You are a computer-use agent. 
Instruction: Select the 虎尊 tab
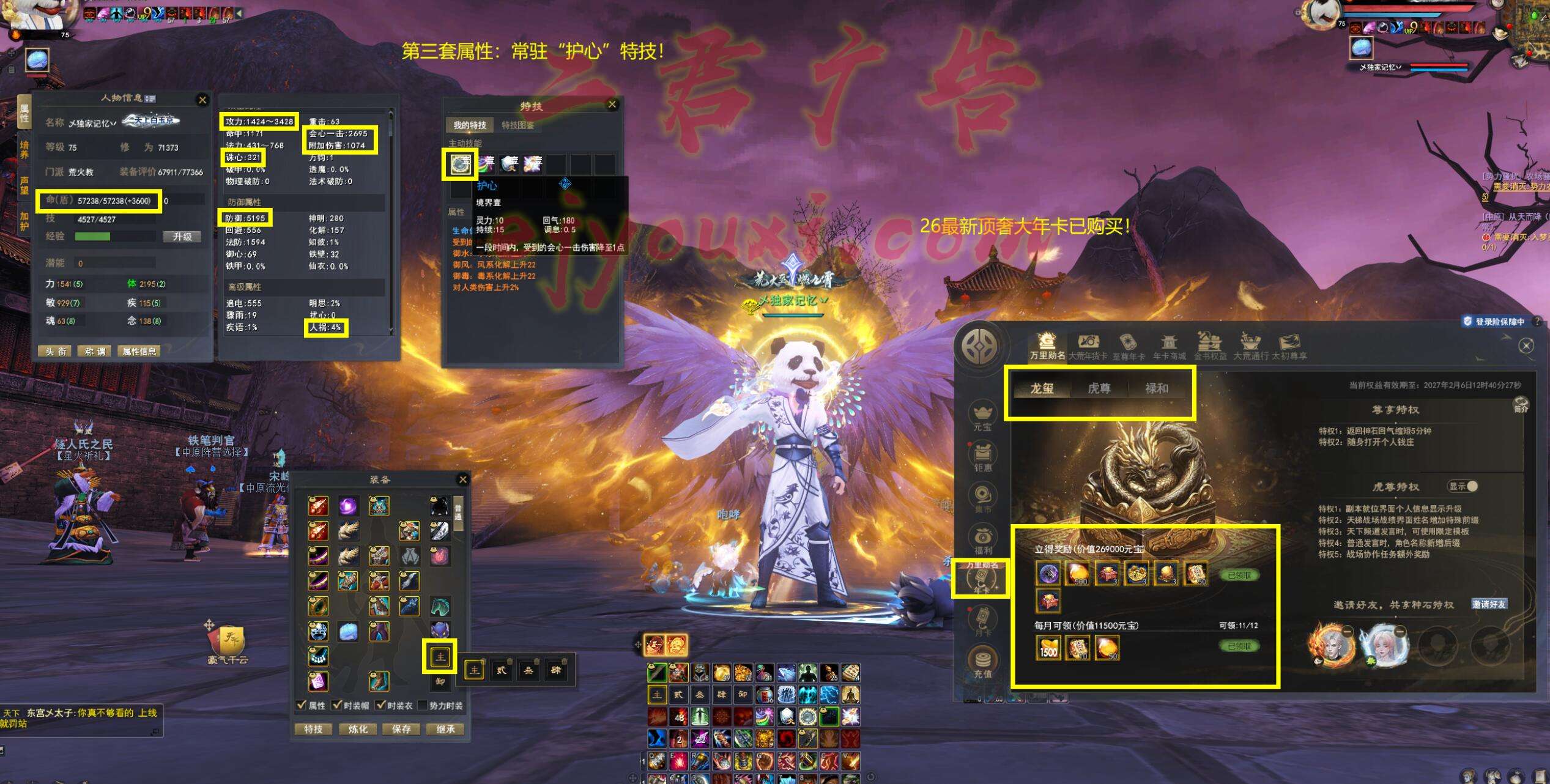tap(1099, 388)
